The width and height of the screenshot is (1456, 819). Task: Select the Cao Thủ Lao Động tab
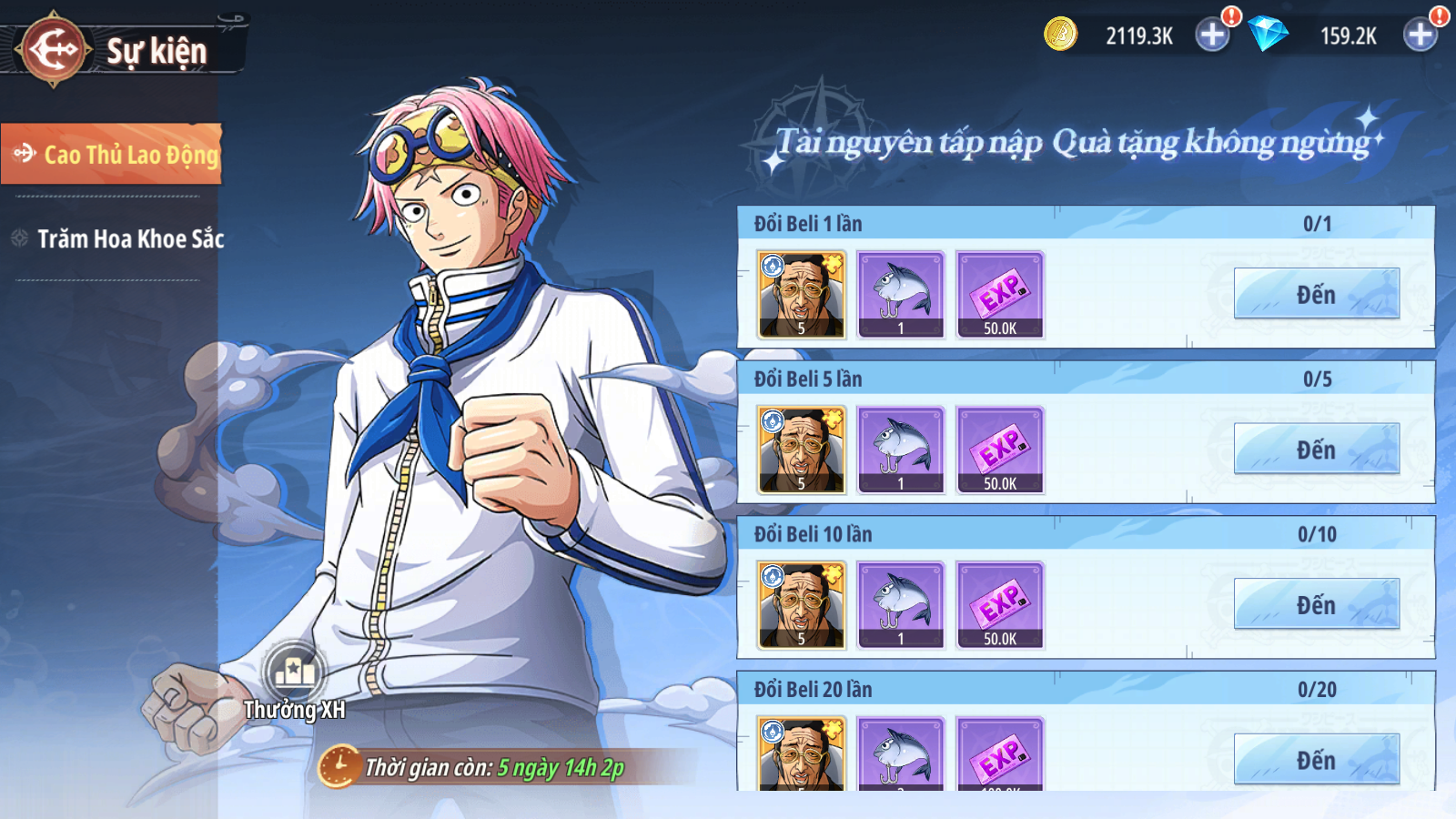(x=113, y=155)
